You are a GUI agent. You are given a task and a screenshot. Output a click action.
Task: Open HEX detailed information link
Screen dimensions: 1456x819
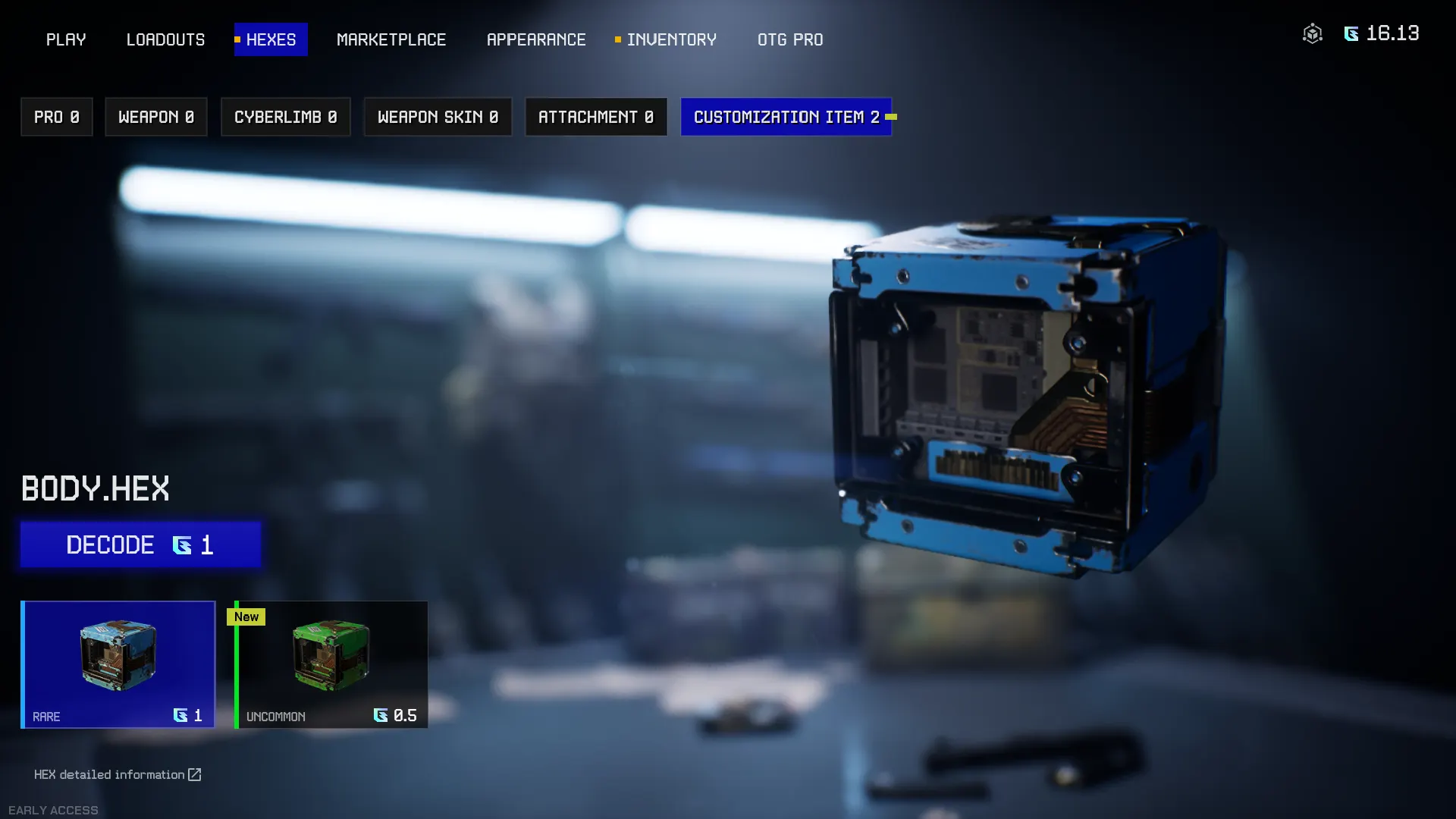click(x=118, y=774)
